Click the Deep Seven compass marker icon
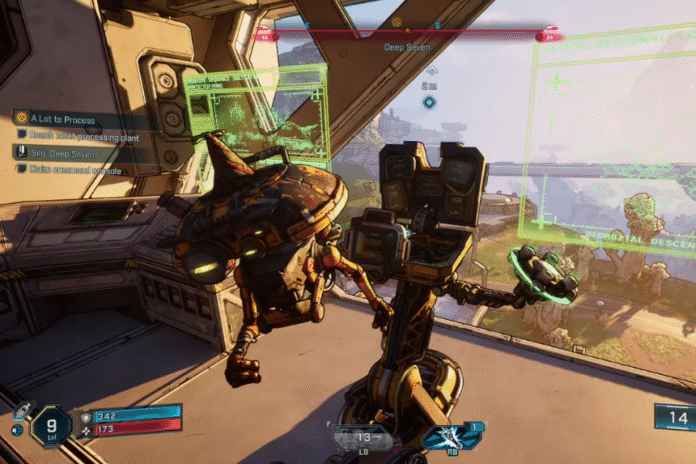Image resolution: width=696 pixels, height=464 pixels. 397,22
